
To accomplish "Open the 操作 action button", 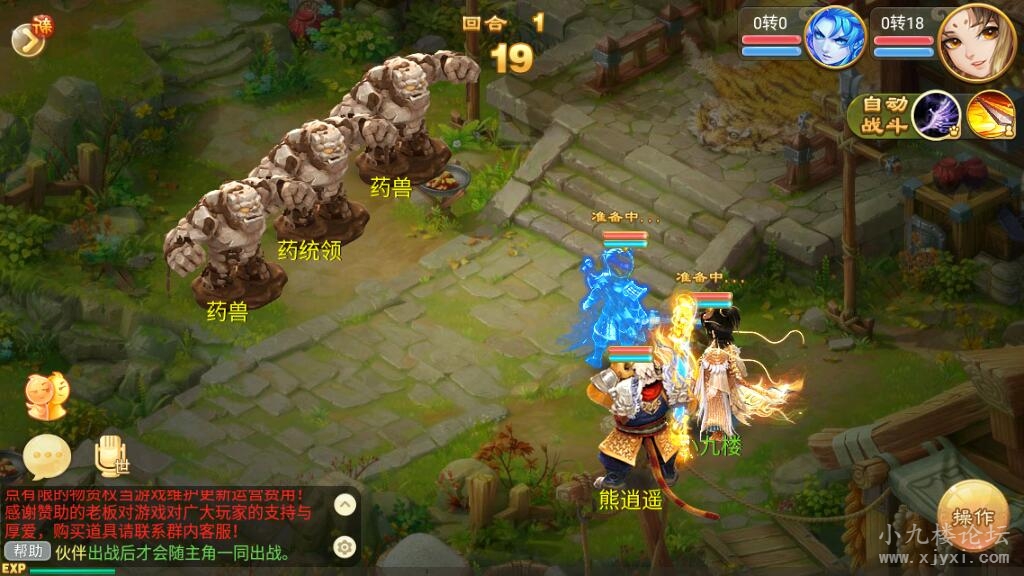I will (x=971, y=516).
